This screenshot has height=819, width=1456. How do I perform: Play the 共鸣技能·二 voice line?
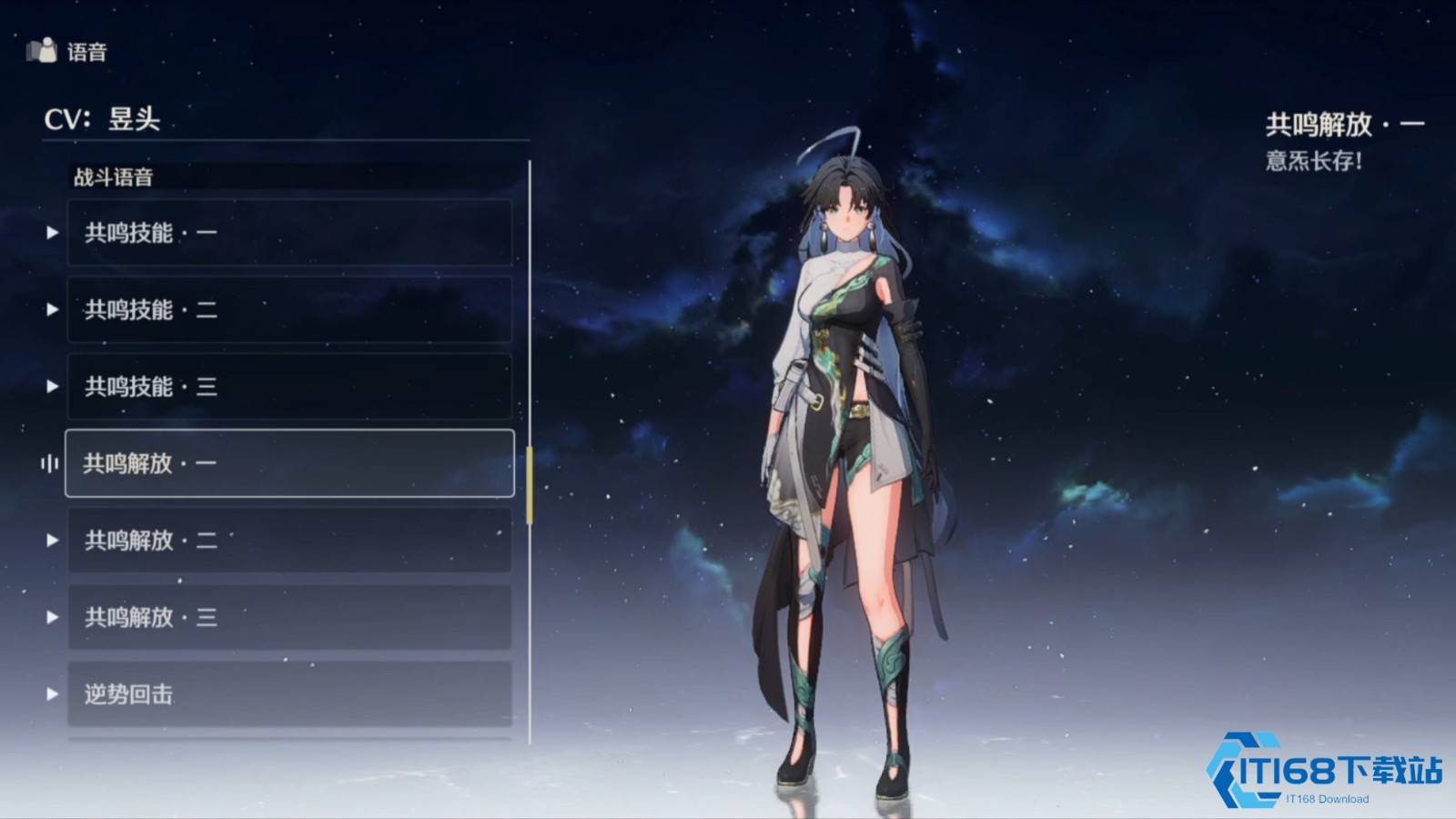coord(53,310)
